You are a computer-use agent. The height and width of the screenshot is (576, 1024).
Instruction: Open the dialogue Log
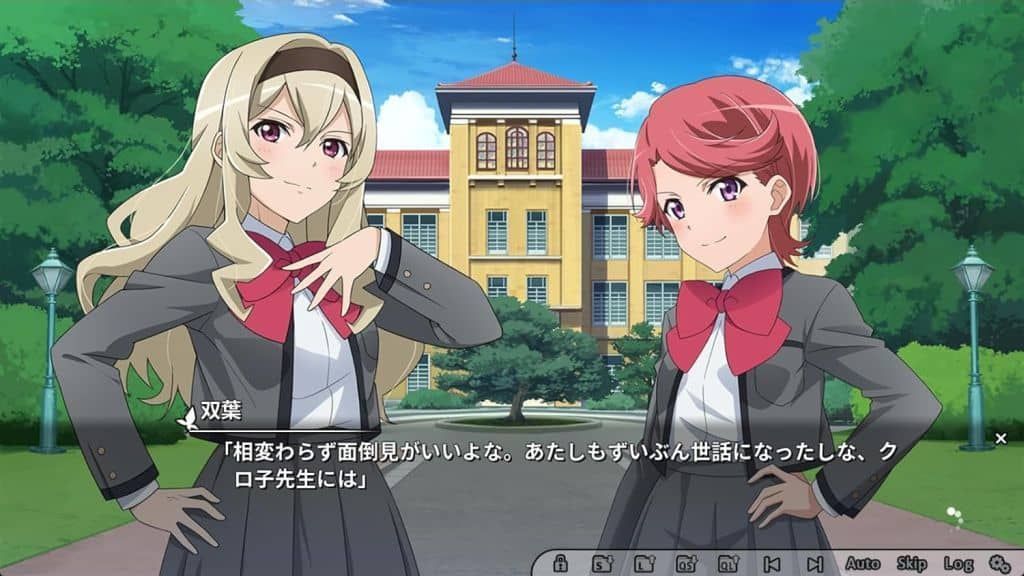pos(958,563)
